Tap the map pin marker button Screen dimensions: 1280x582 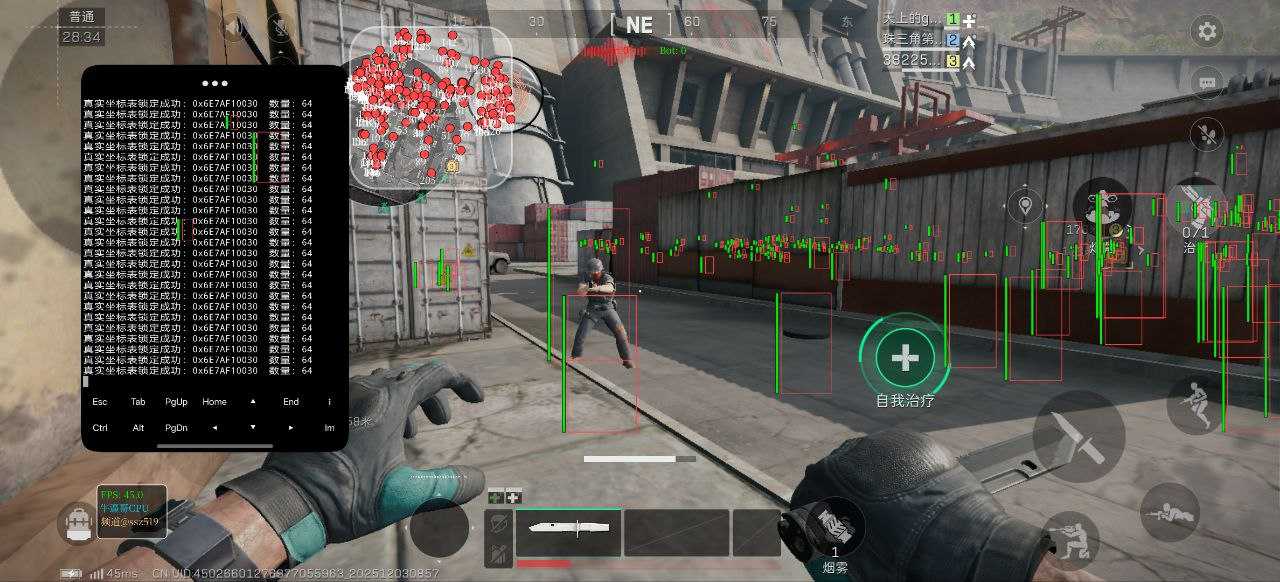(1023, 207)
